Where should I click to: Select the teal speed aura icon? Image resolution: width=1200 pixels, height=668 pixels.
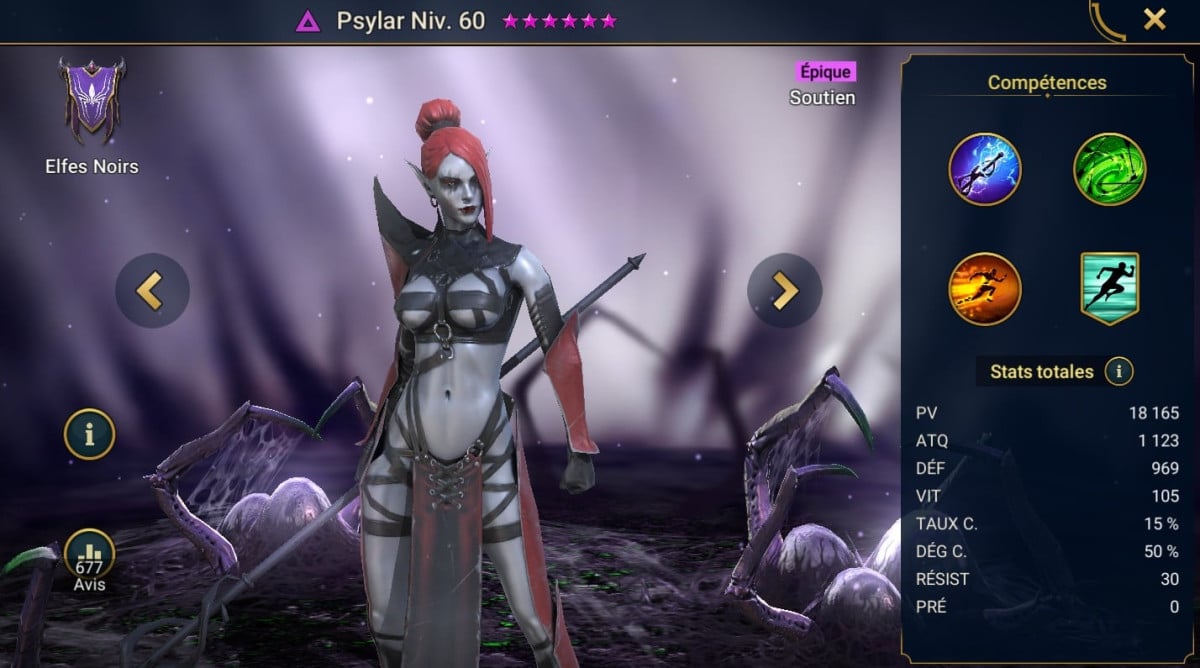1110,289
